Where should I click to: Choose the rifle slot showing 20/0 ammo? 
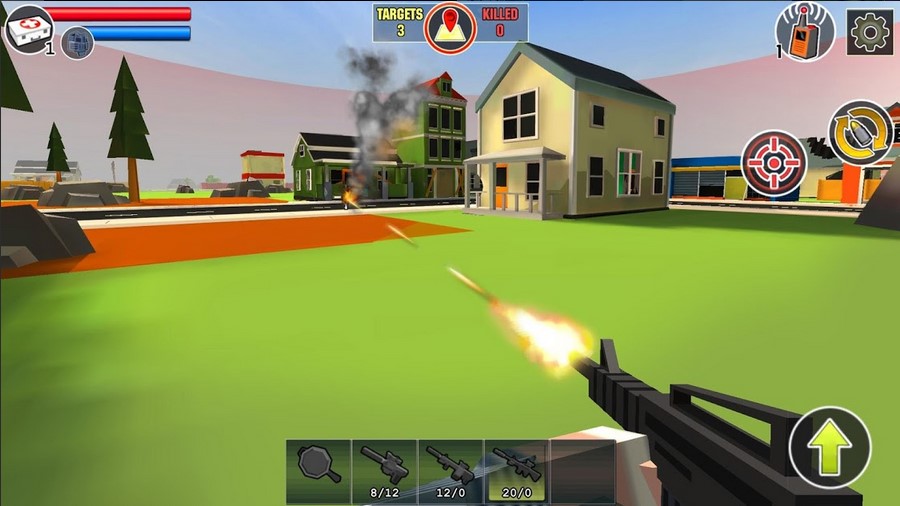point(516,467)
